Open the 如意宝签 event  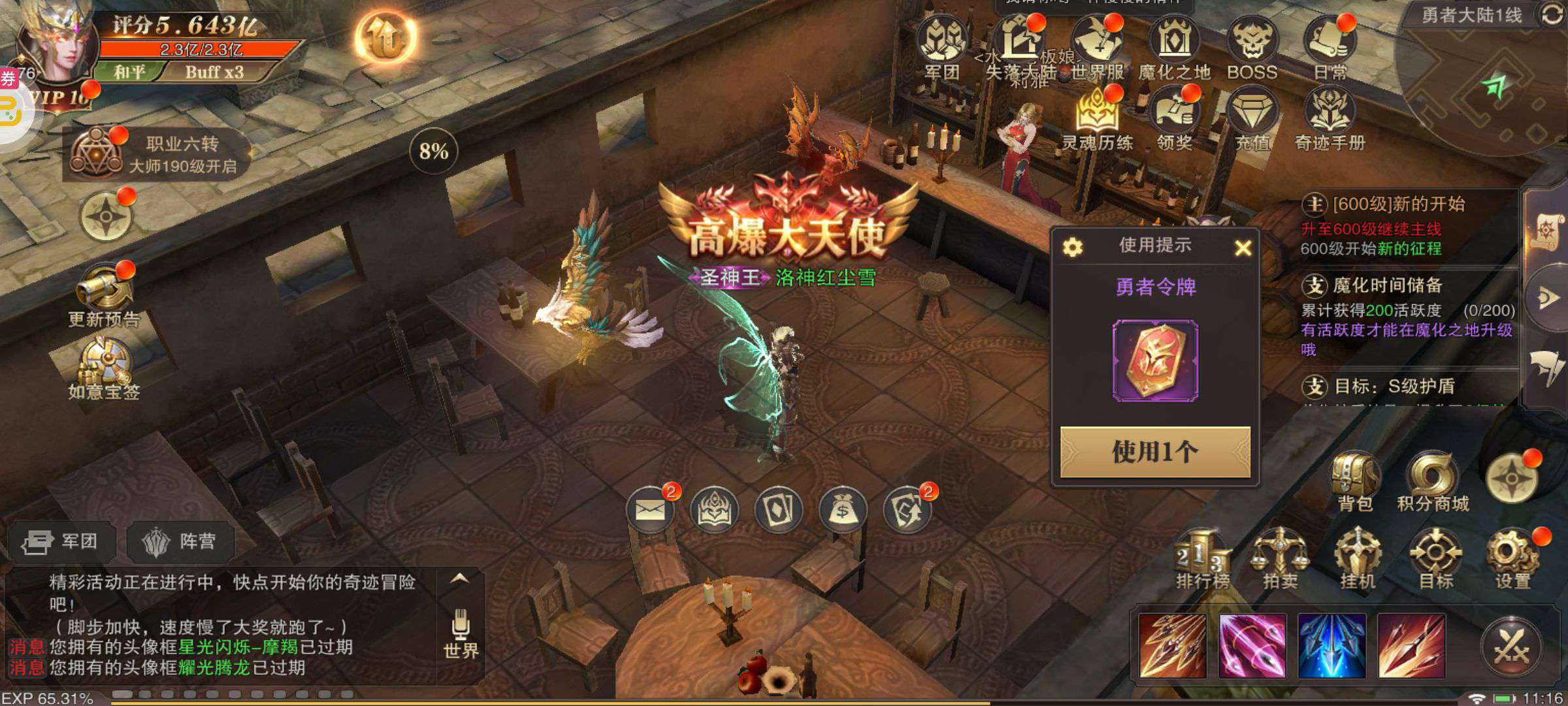tap(105, 369)
